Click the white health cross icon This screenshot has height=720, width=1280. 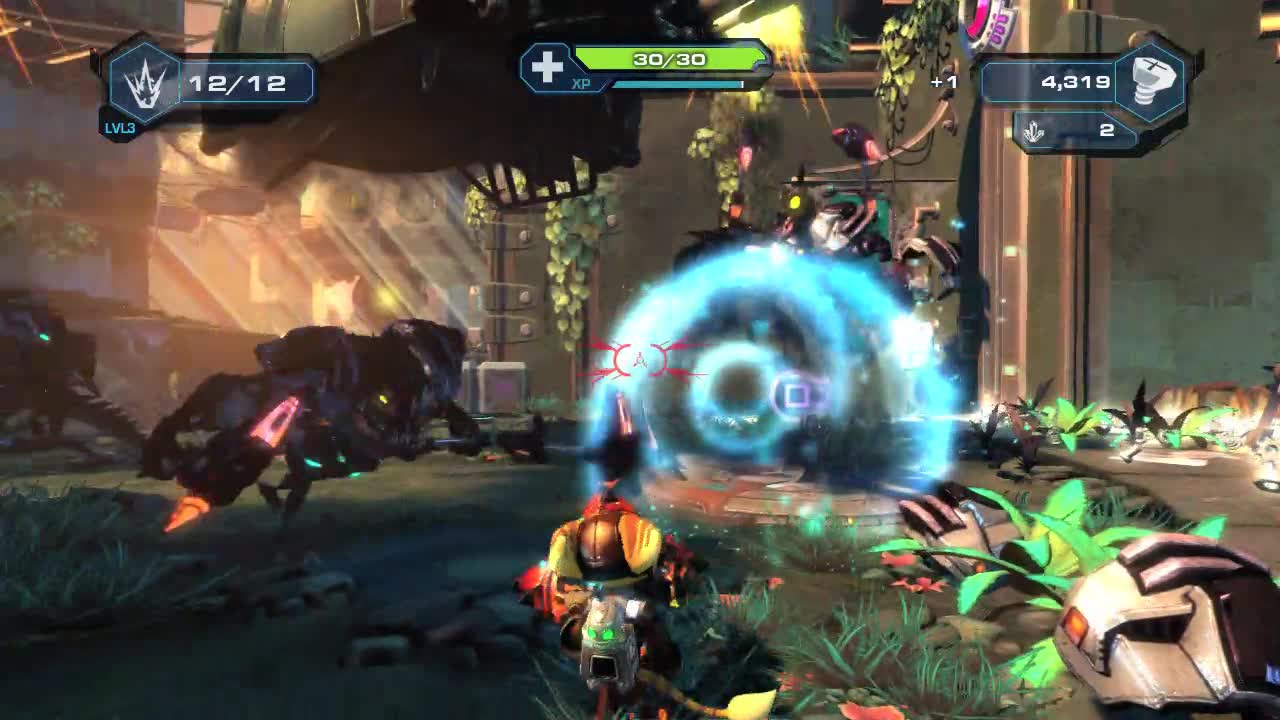pyautogui.click(x=547, y=67)
